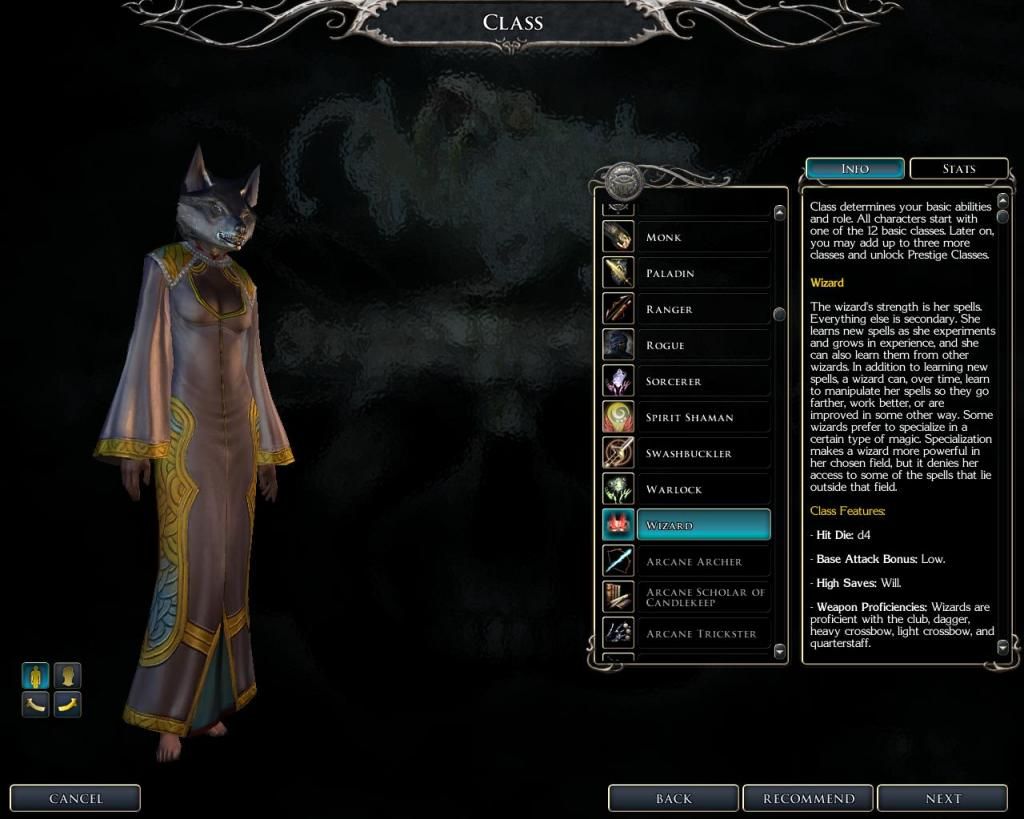Cancel character creation
This screenshot has width=1024, height=819.
tap(75, 798)
